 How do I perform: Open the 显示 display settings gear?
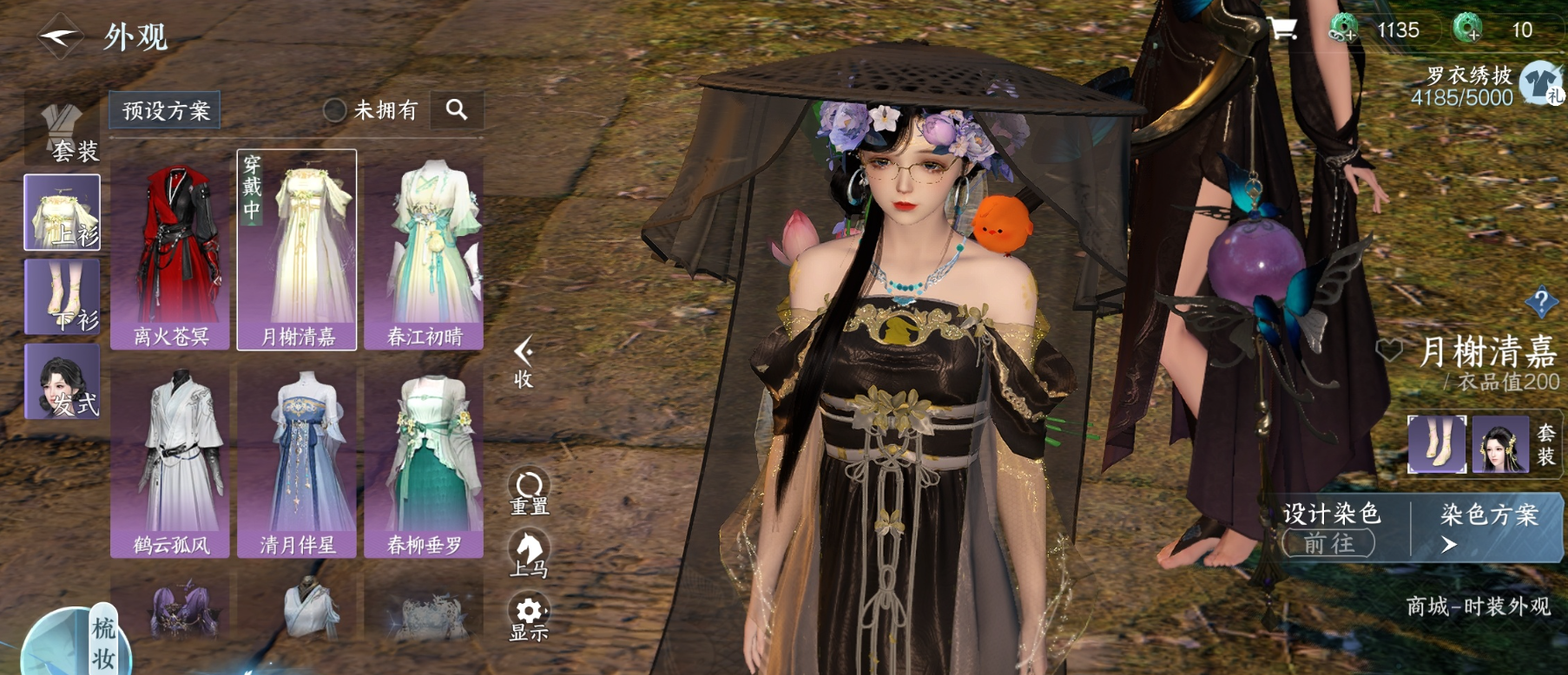tap(529, 619)
